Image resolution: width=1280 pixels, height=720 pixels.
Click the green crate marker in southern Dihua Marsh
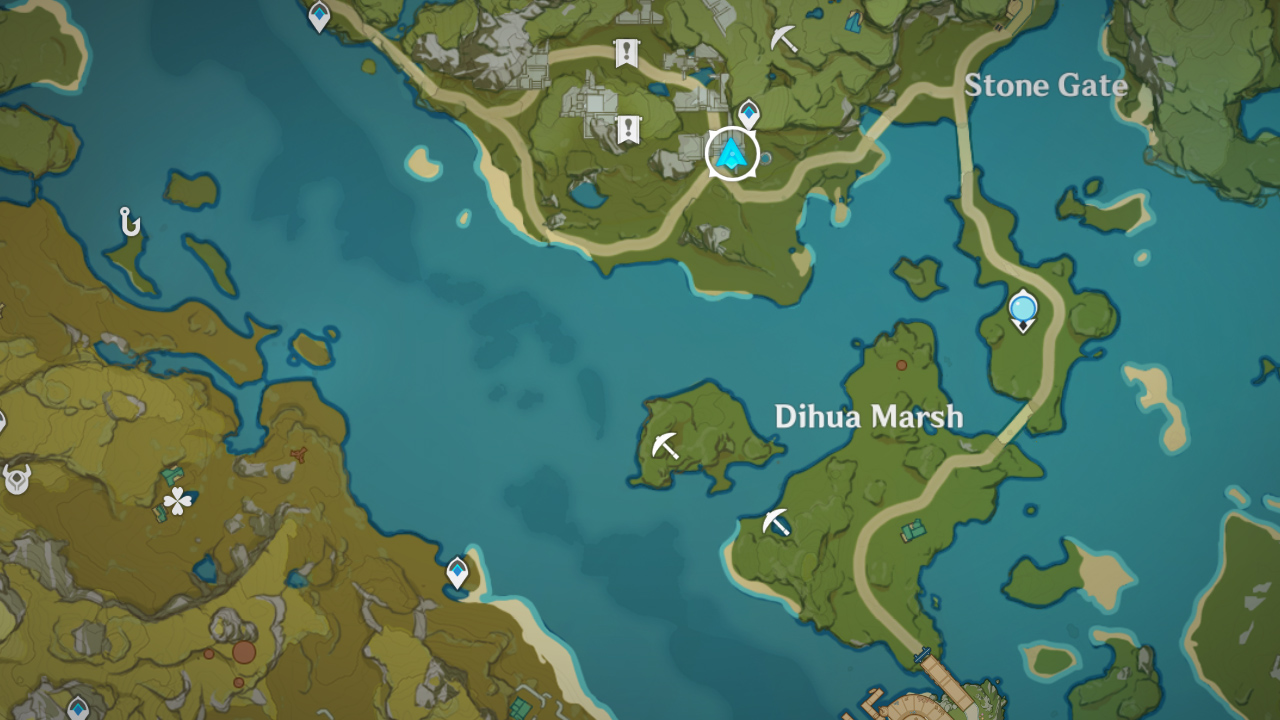[912, 530]
